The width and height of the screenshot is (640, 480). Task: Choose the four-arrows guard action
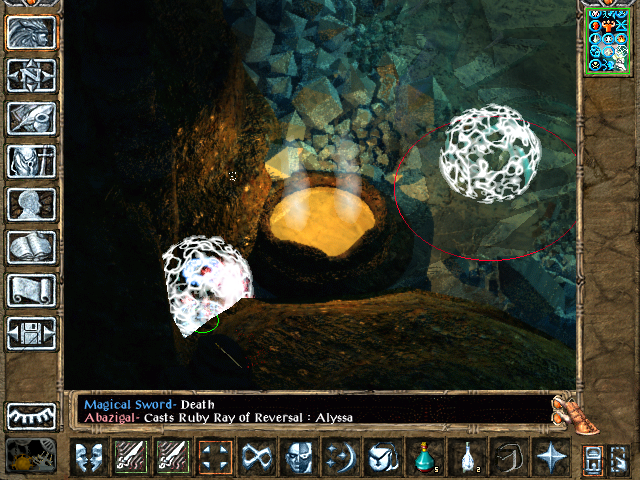point(215,458)
